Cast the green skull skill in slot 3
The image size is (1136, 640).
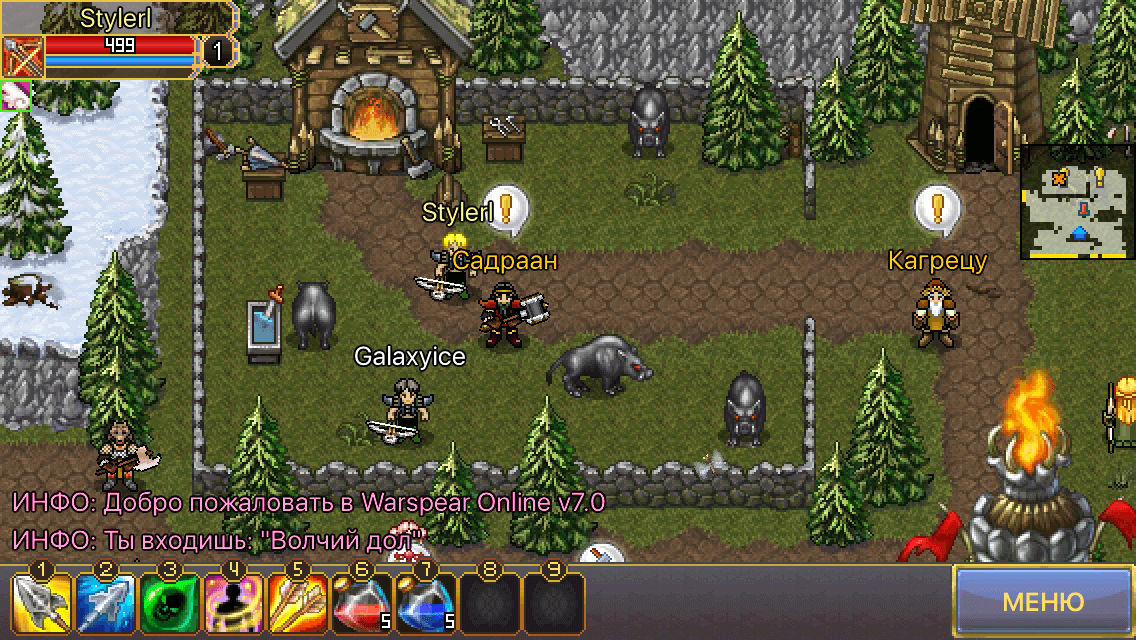point(169,603)
